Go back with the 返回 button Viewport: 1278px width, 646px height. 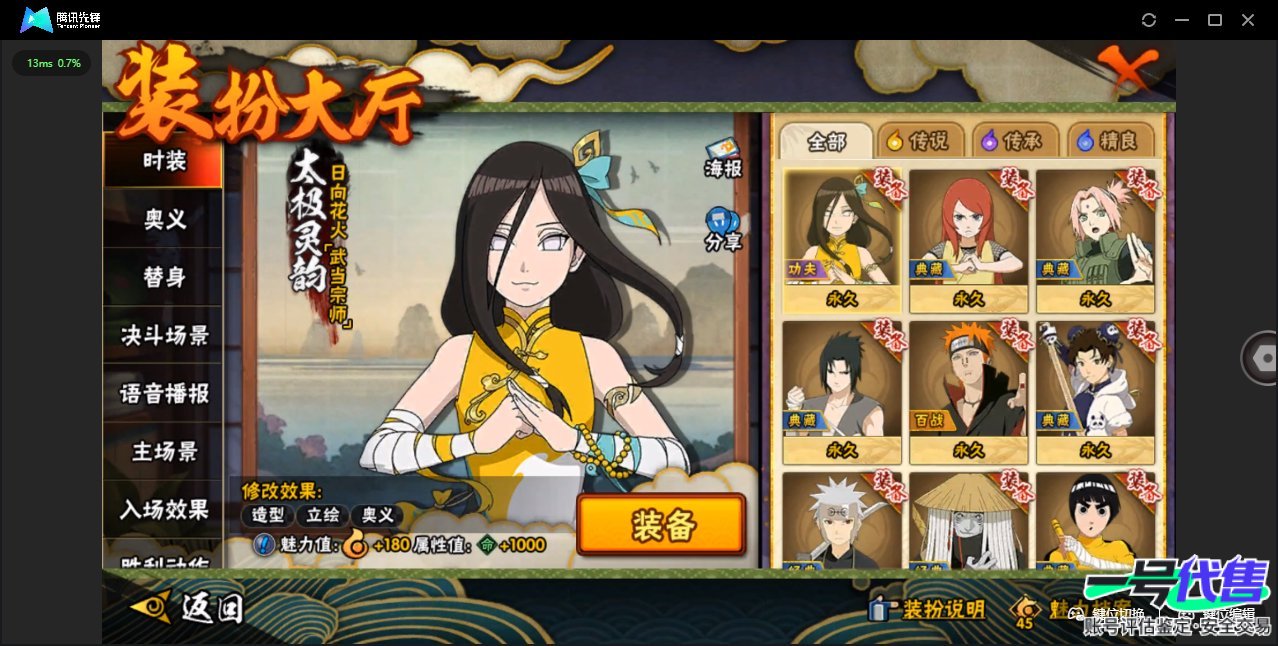[x=189, y=606]
